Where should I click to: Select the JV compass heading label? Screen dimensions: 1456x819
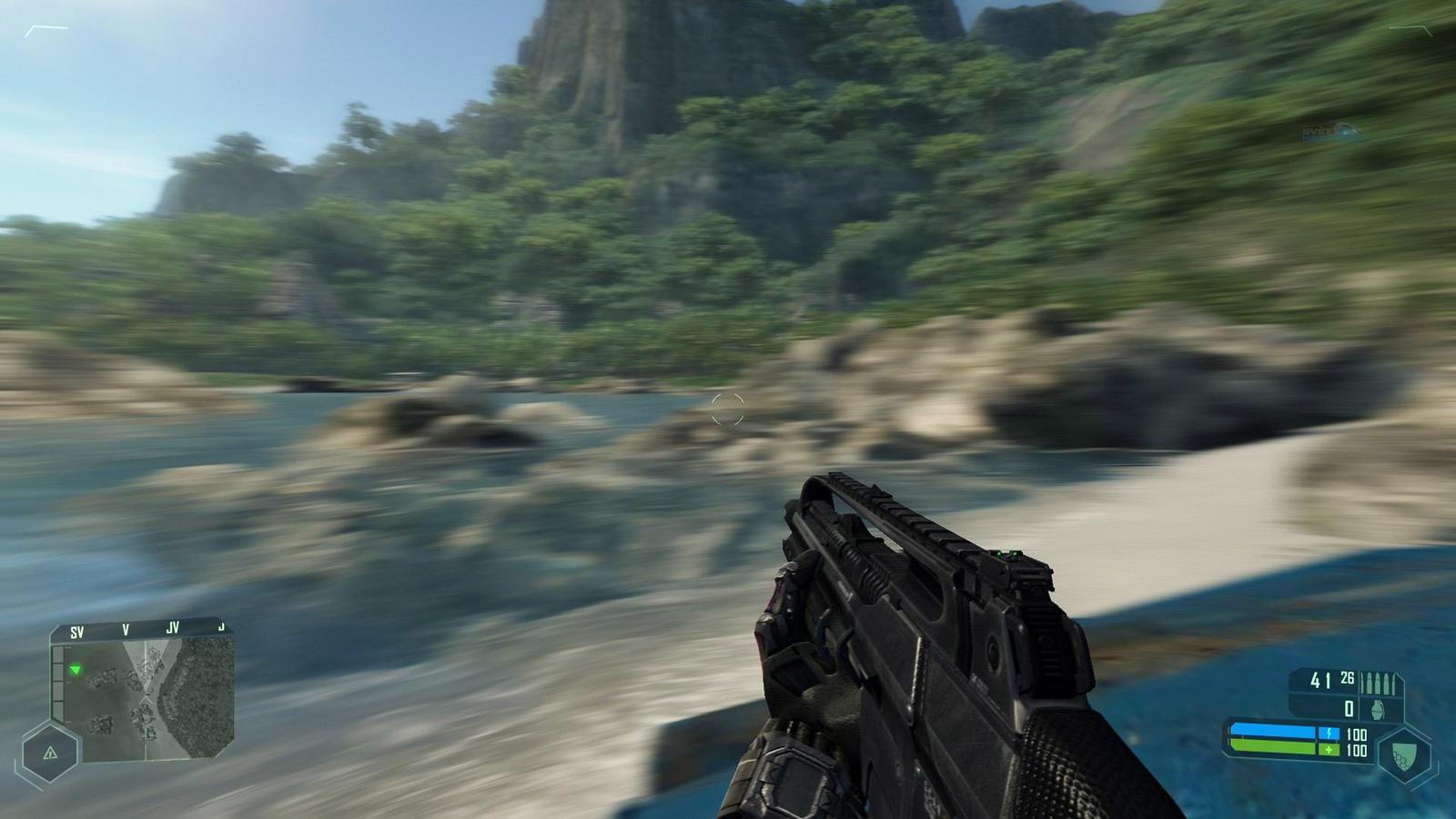click(174, 626)
